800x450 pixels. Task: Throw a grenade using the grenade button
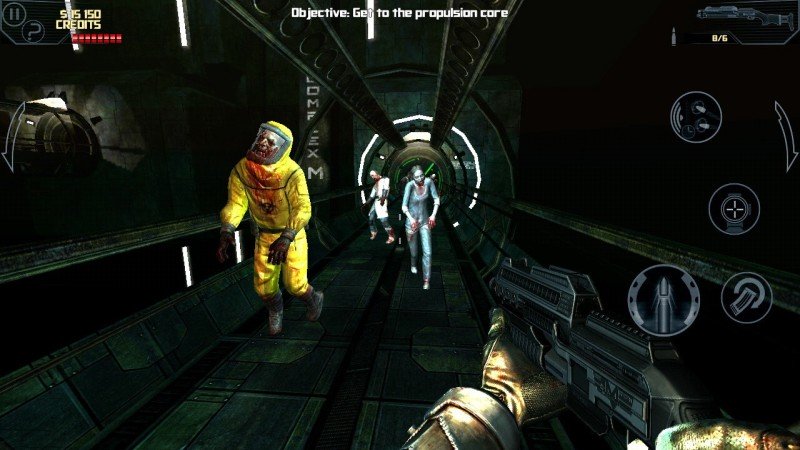point(696,117)
